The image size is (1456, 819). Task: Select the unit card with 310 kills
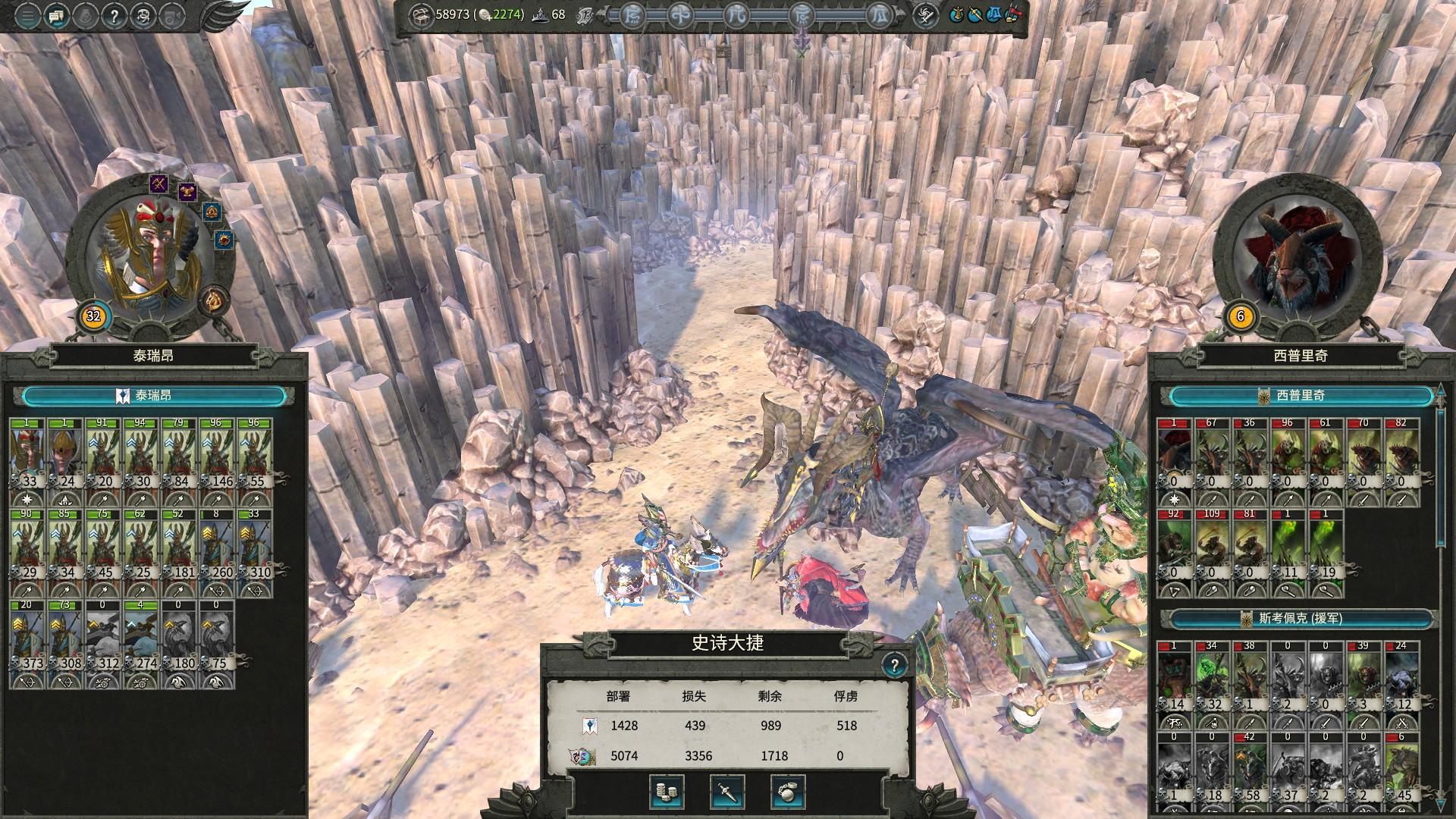(255, 544)
